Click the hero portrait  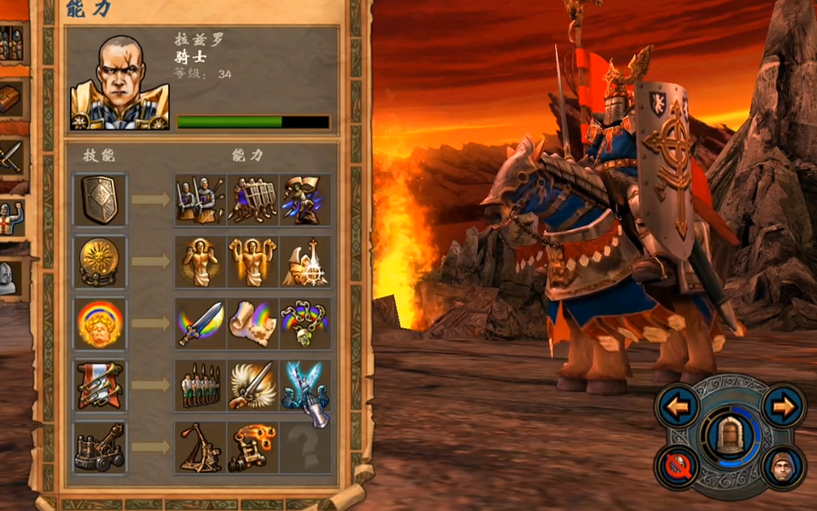(x=118, y=82)
